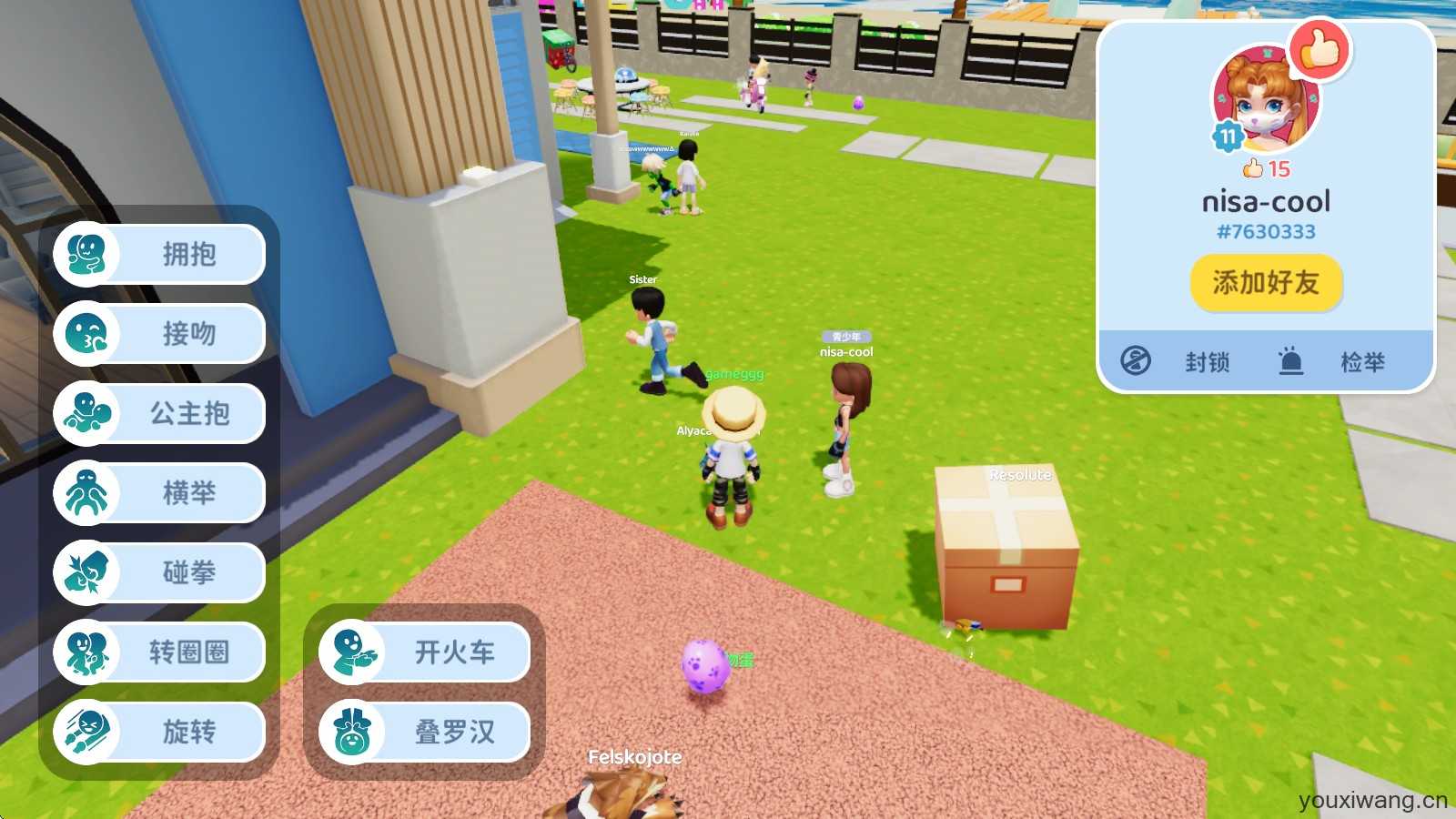Choose the 拥抱 hug interaction
1456x819 pixels.
click(160, 255)
